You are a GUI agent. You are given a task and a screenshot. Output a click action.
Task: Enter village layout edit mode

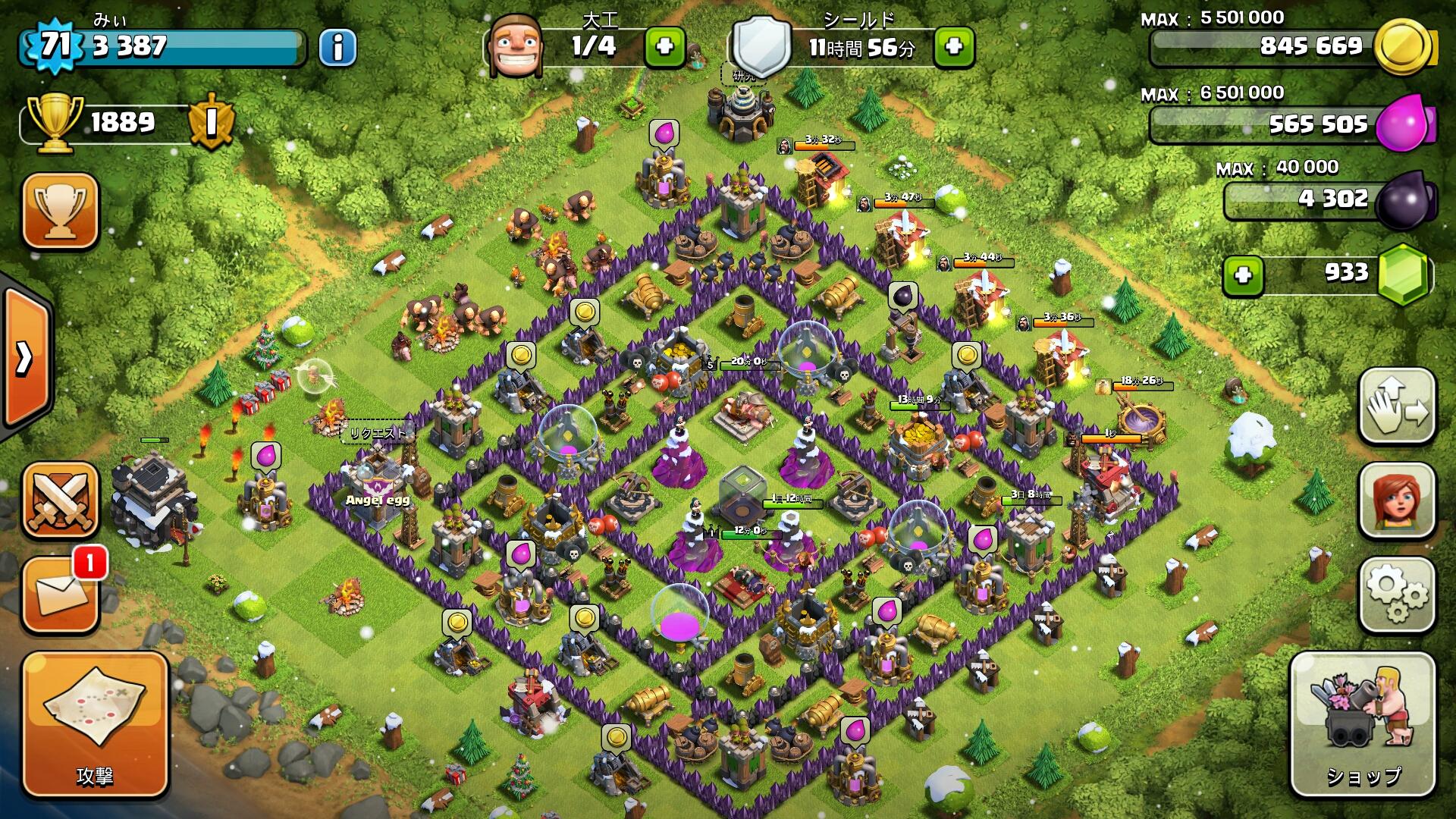click(1397, 406)
